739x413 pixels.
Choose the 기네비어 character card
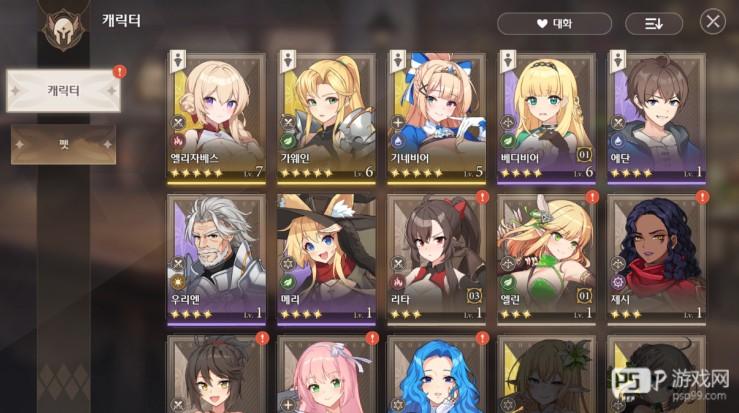pyautogui.click(x=436, y=117)
